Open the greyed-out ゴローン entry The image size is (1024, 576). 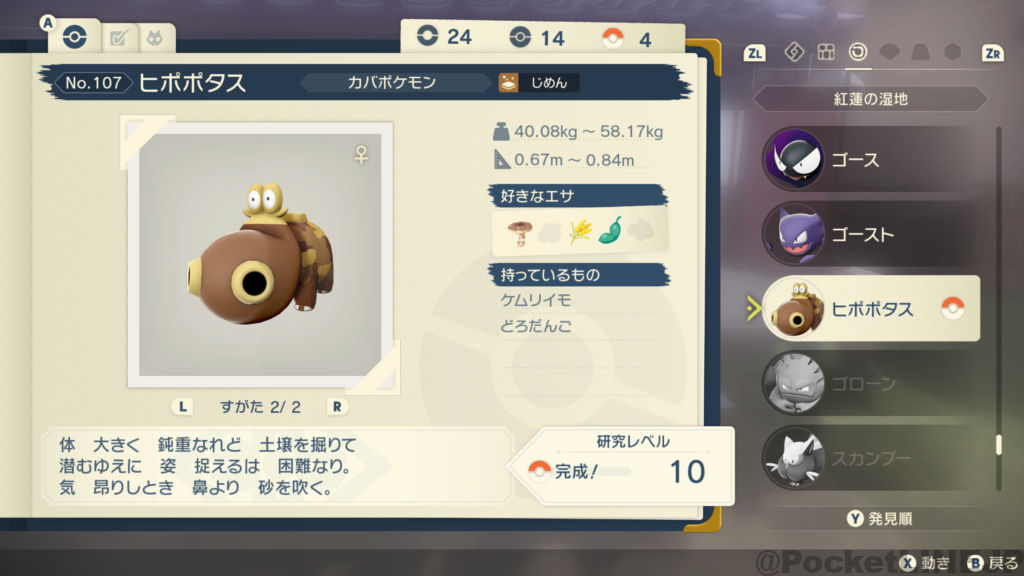click(x=868, y=383)
